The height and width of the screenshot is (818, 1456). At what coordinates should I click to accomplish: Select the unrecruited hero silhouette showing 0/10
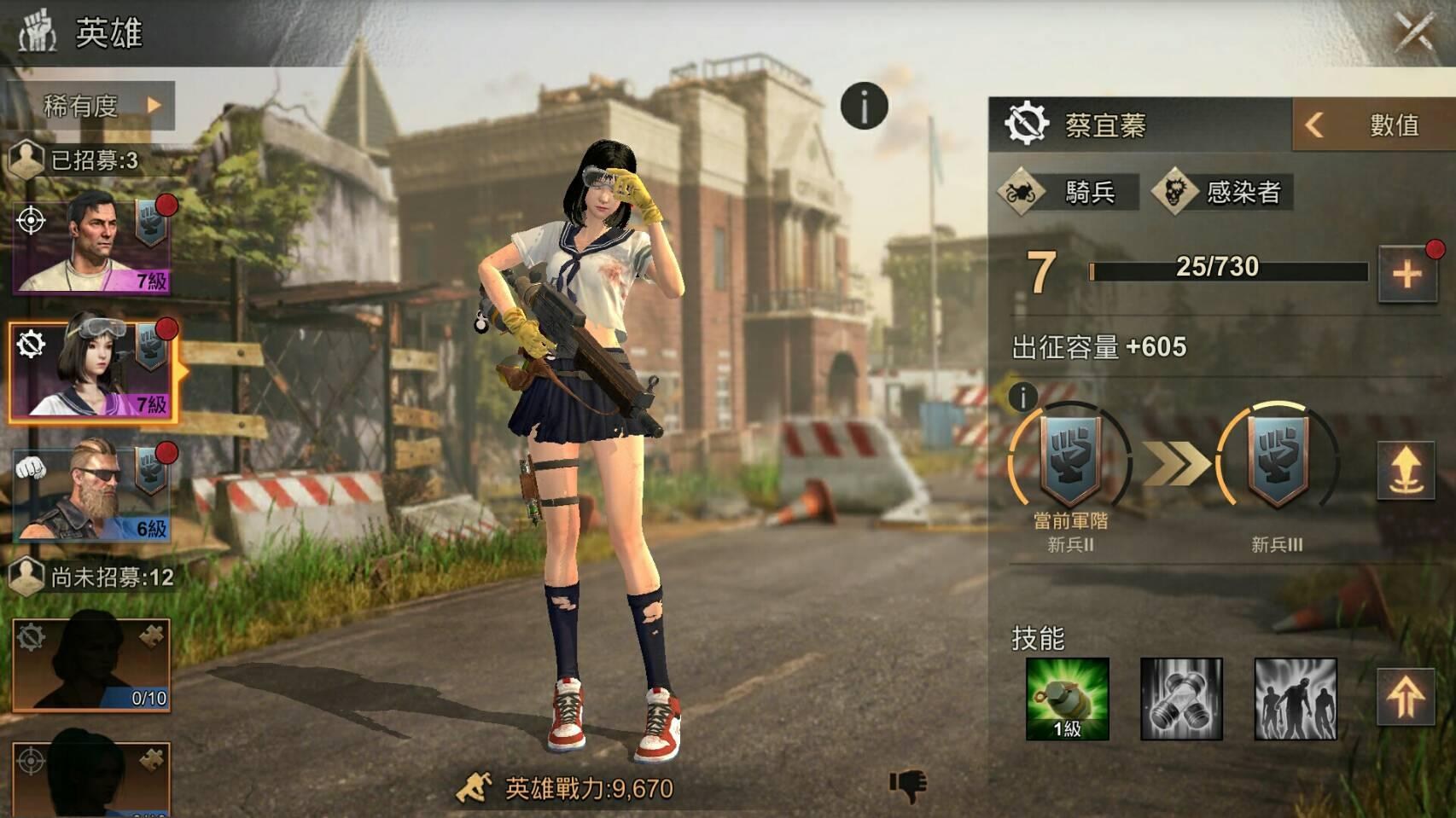(91, 665)
